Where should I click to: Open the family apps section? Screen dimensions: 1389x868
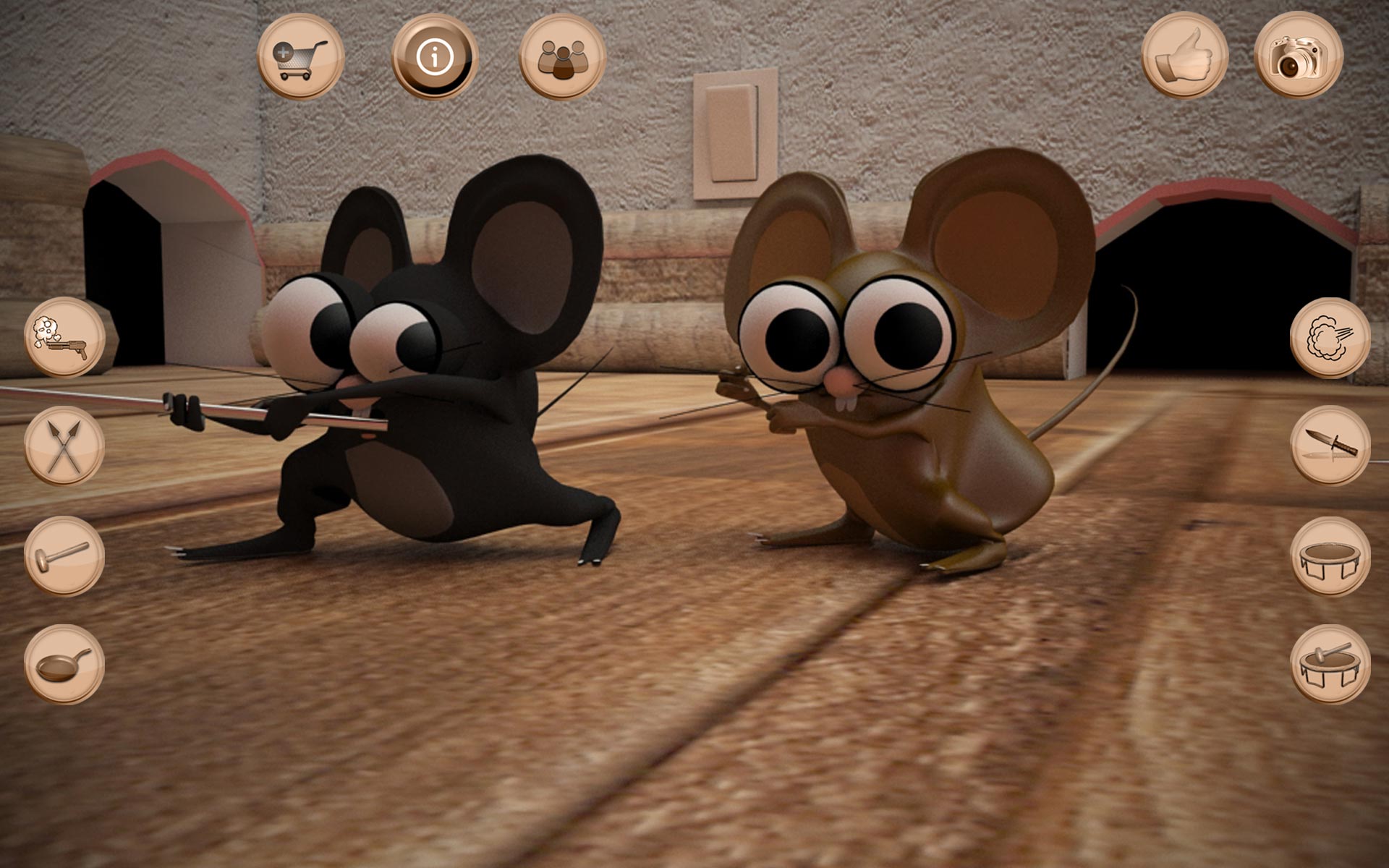[561, 56]
